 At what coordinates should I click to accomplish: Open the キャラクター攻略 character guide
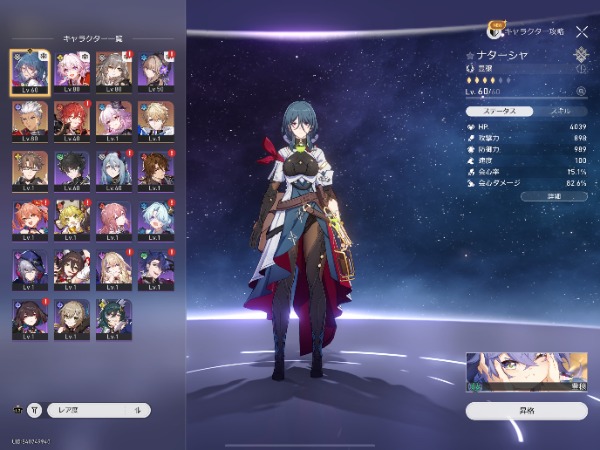523,31
